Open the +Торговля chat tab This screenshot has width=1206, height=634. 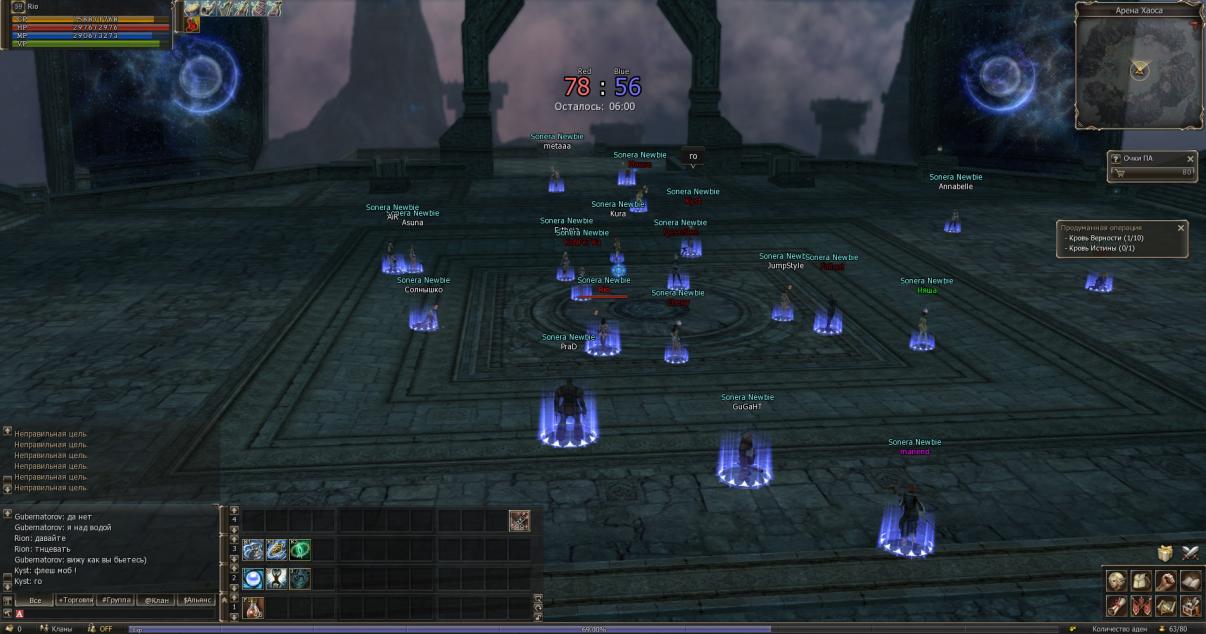[75, 600]
